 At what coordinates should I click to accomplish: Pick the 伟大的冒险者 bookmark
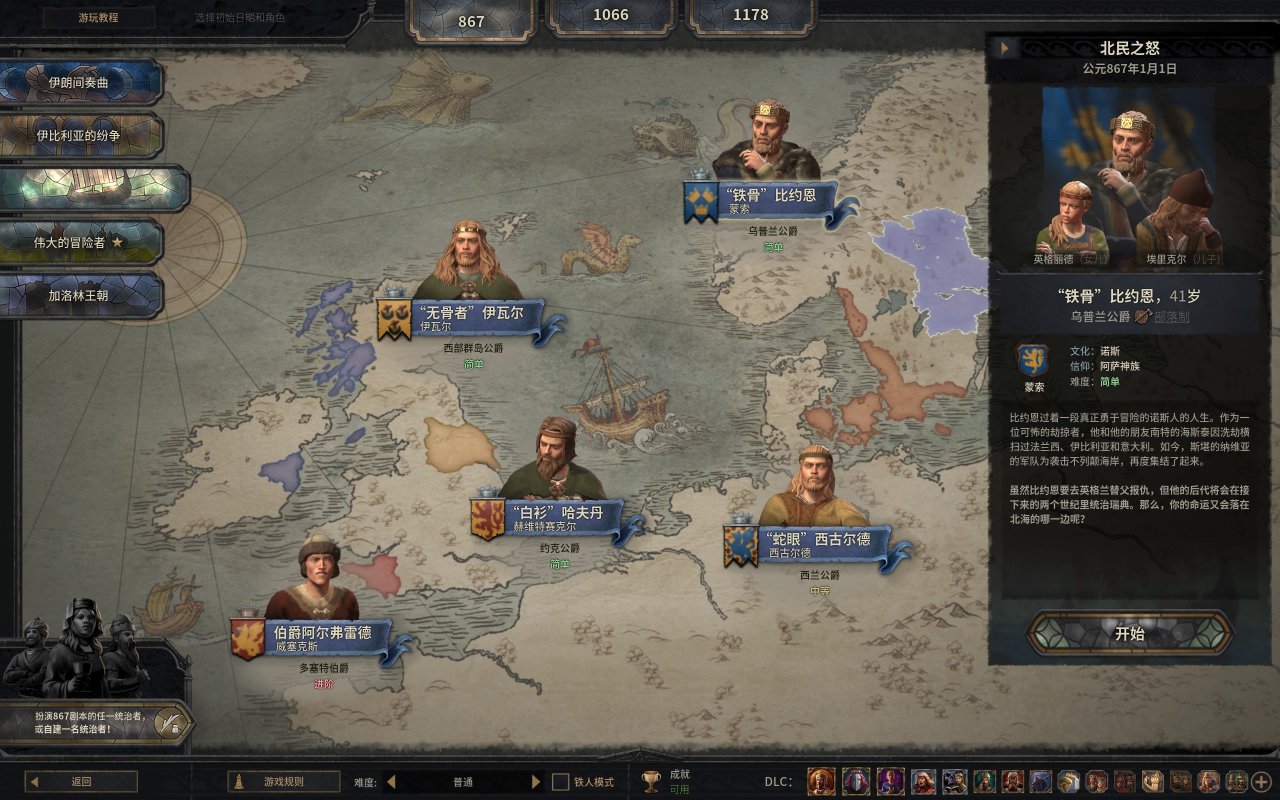pyautogui.click(x=80, y=242)
